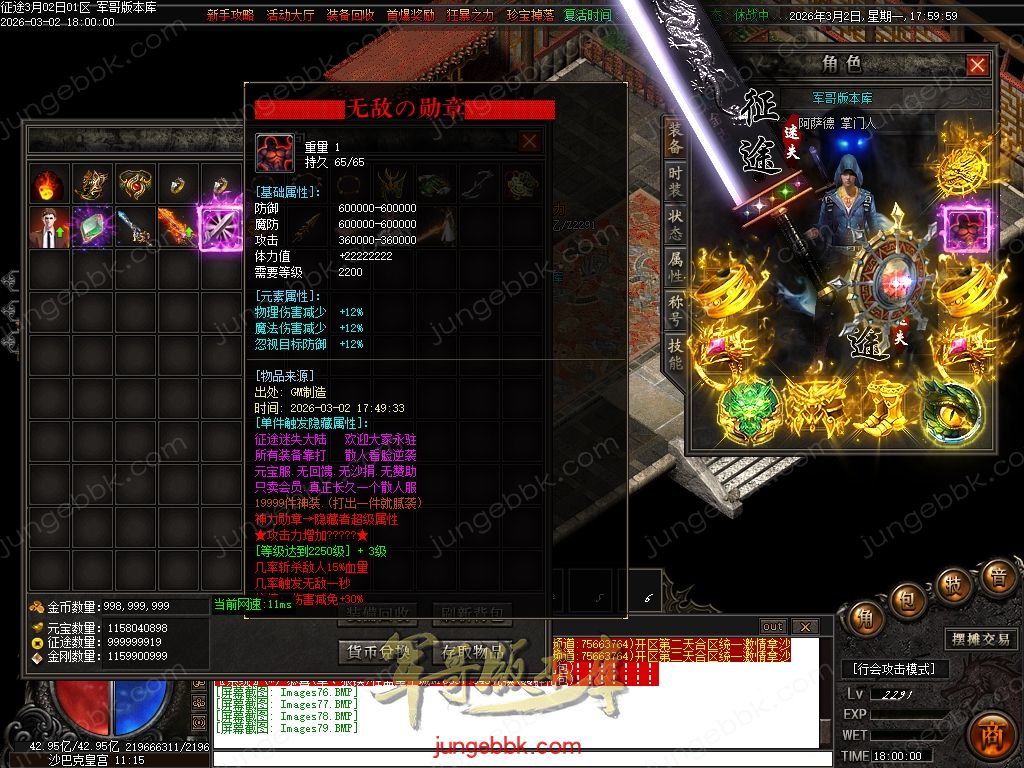Open the 活动大厅 menu entry
Image resolution: width=1024 pixels, height=768 pixels.
point(290,15)
